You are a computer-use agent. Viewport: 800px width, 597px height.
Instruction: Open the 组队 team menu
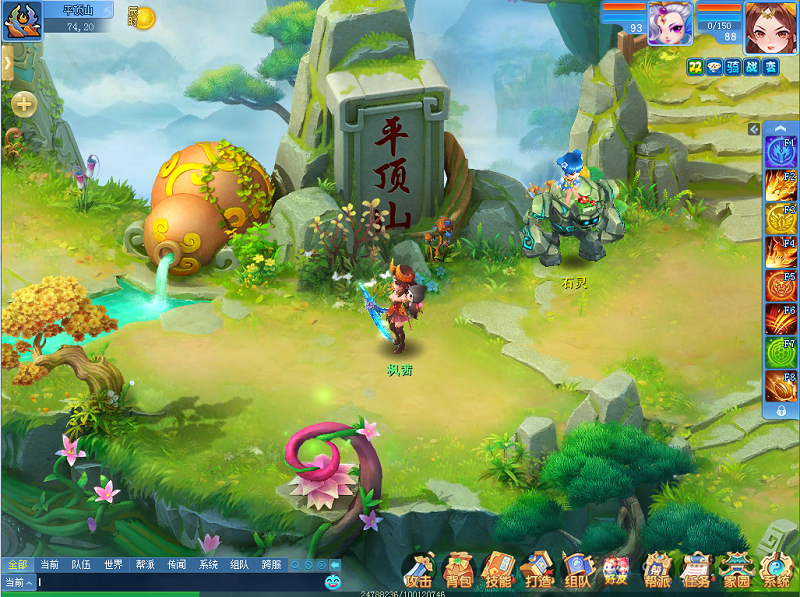(578, 571)
